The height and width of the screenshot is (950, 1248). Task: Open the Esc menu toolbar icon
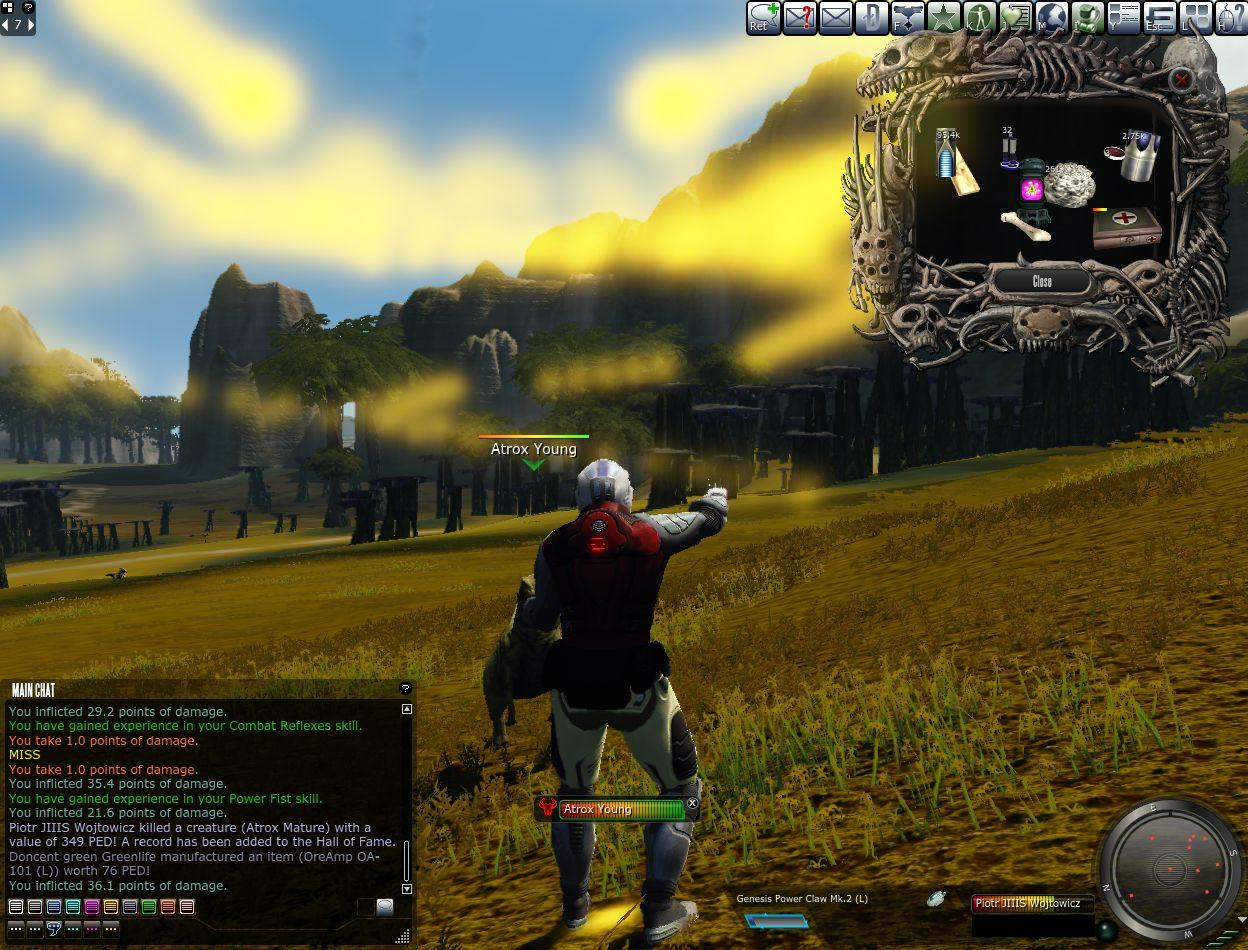point(1159,18)
